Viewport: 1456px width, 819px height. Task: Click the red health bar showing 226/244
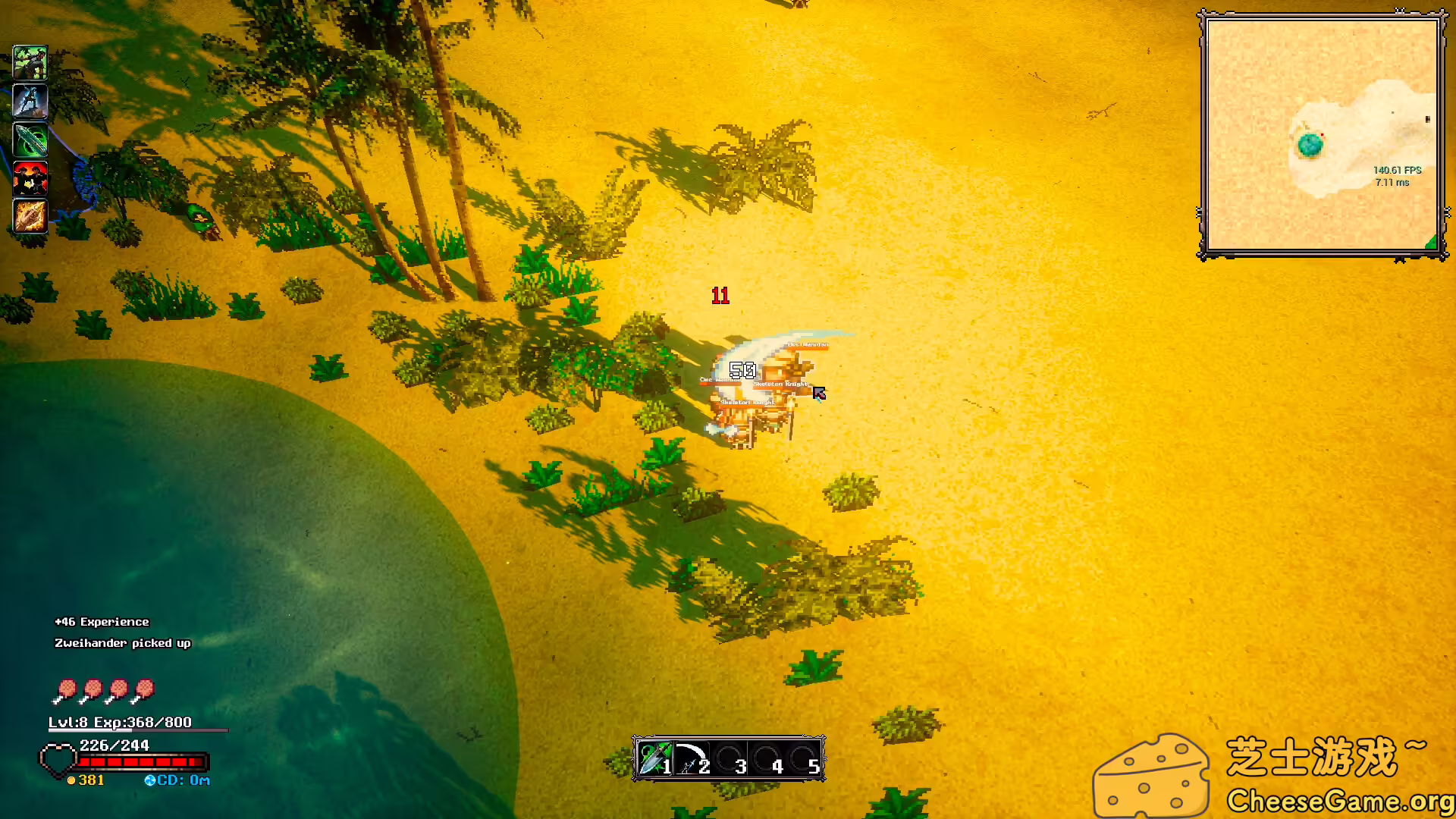(144, 762)
